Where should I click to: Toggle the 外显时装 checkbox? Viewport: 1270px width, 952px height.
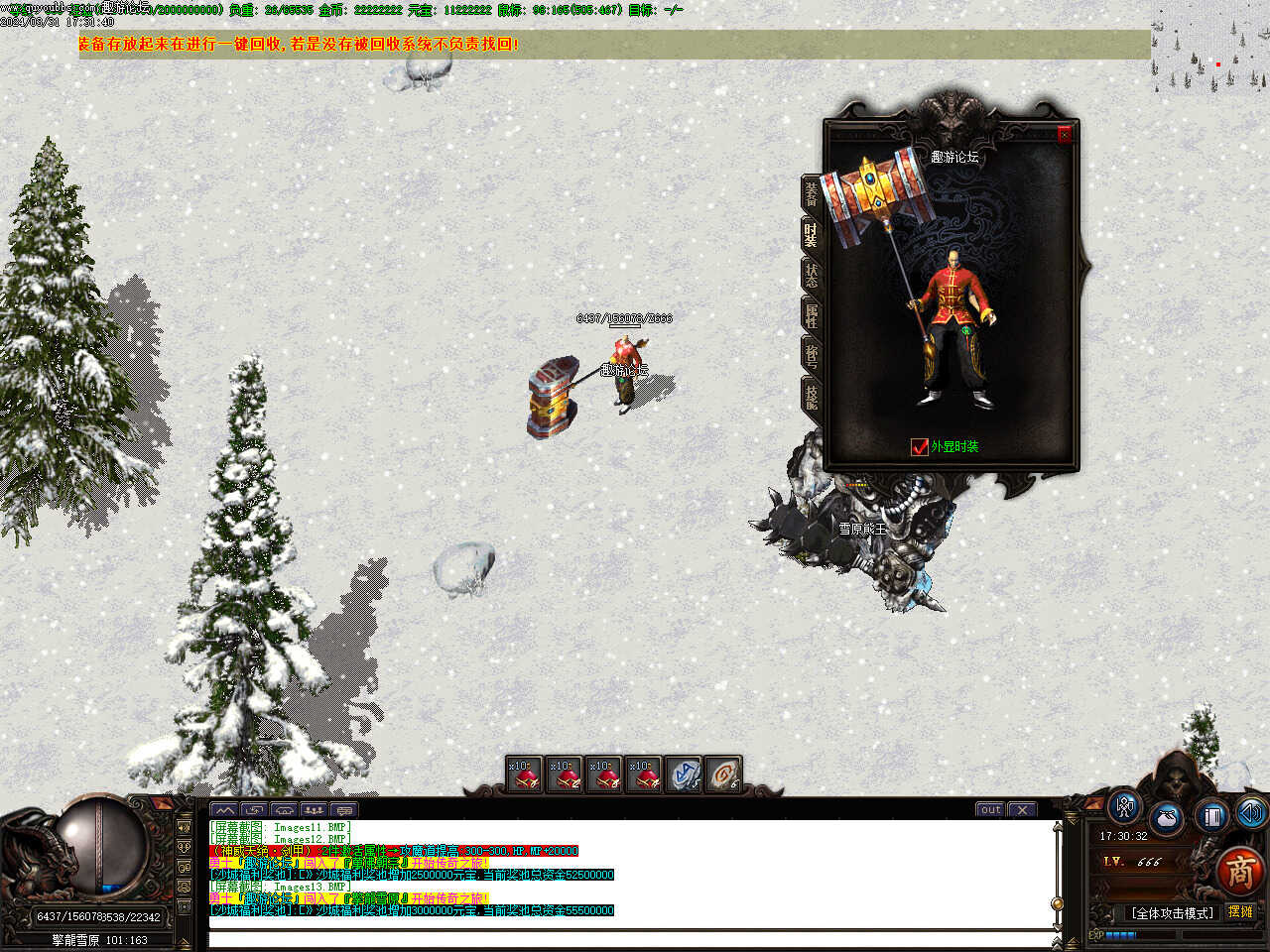pyautogui.click(x=919, y=447)
